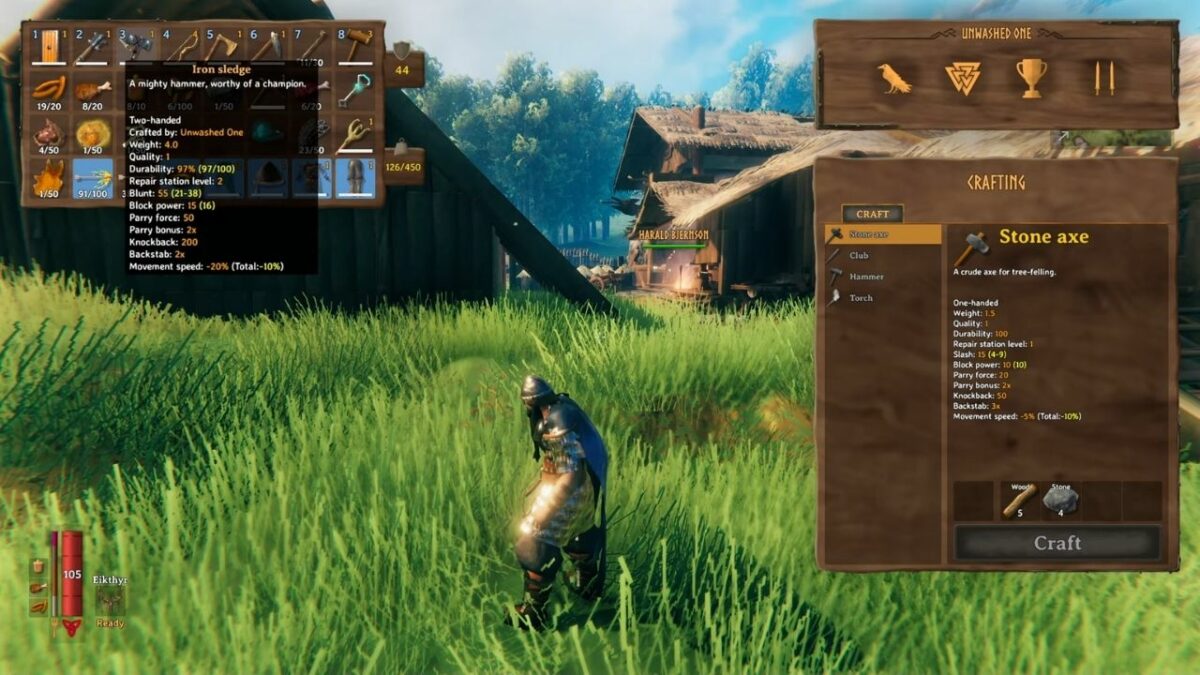Viewport: 1200px width, 675px height.
Task: Click the teal-headed key item slot
Action: 357,90
